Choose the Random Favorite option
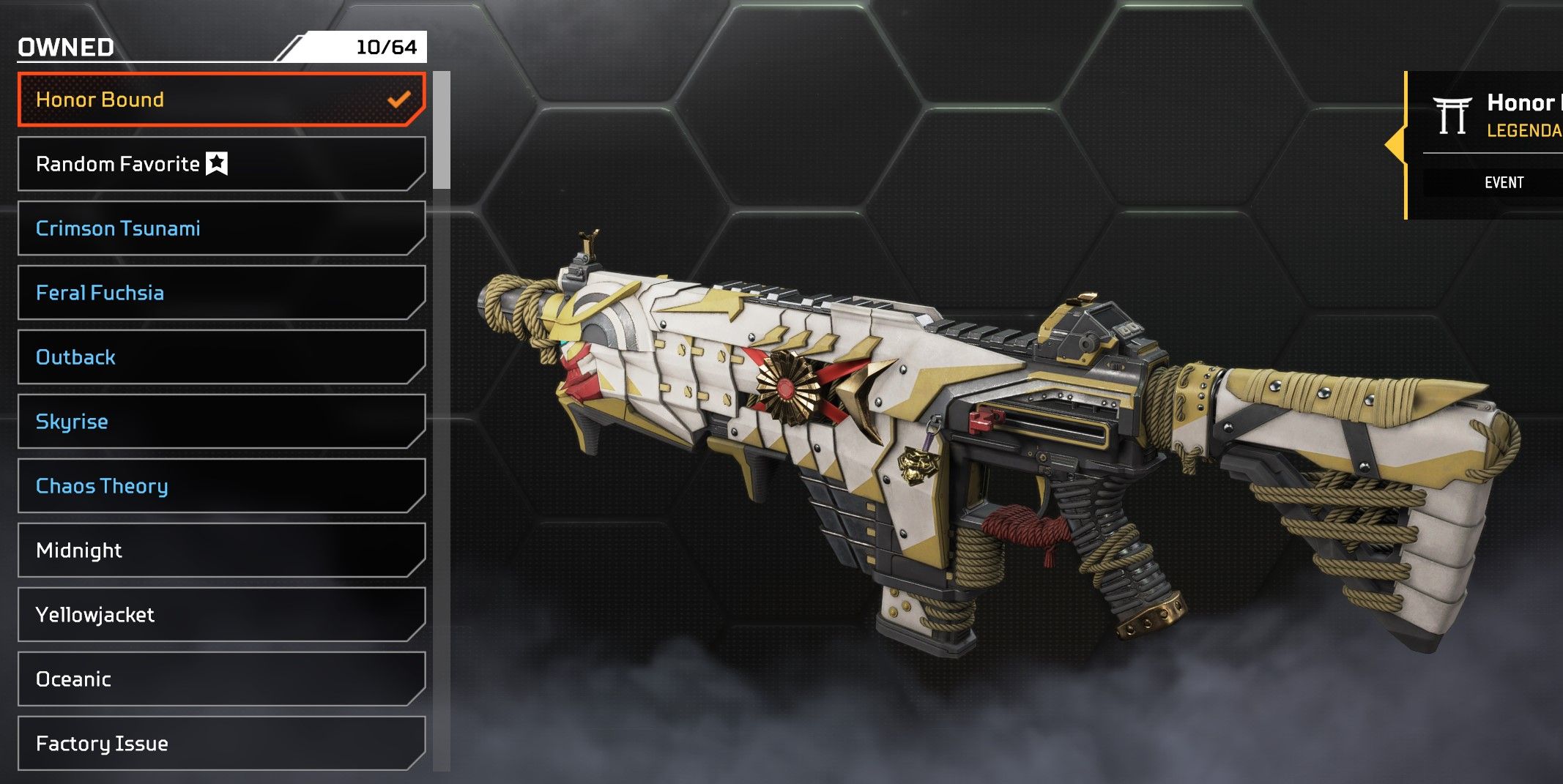This screenshot has width=1563, height=784. click(x=220, y=164)
